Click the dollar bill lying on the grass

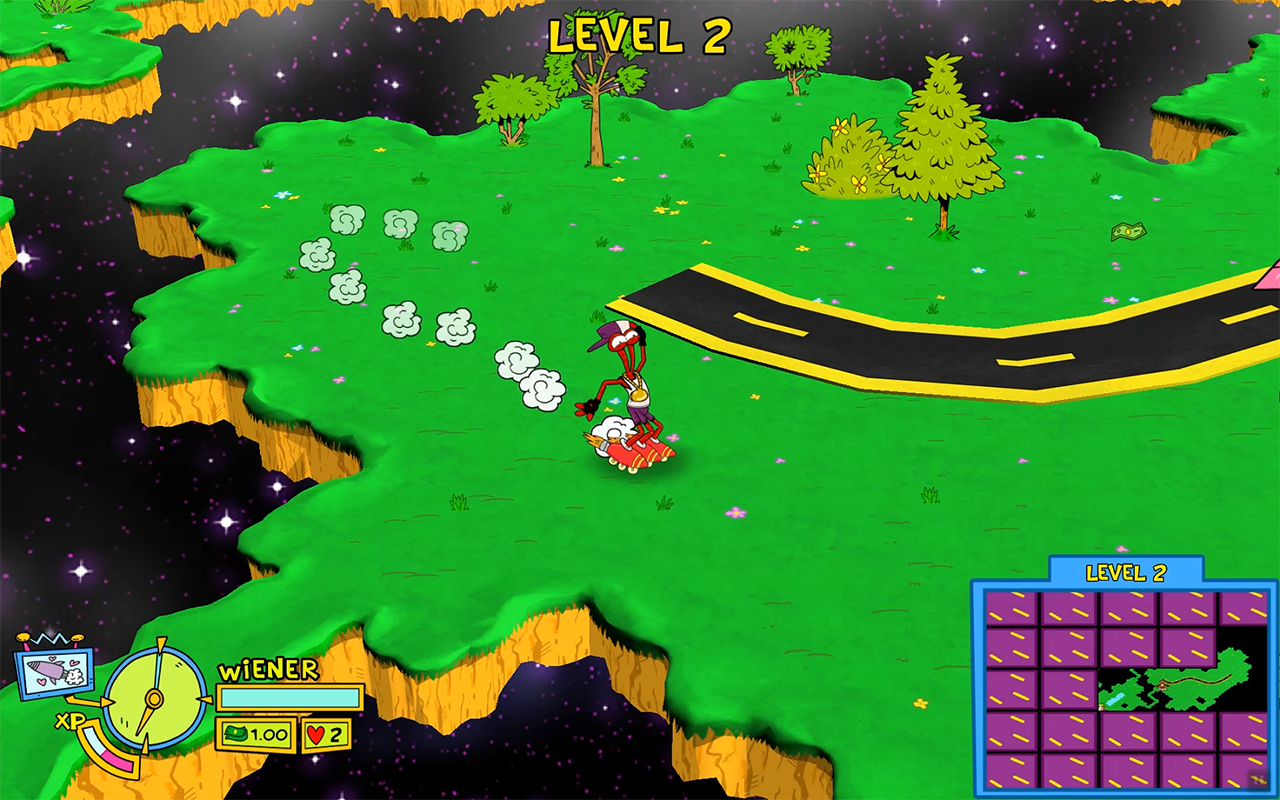pos(1127,230)
